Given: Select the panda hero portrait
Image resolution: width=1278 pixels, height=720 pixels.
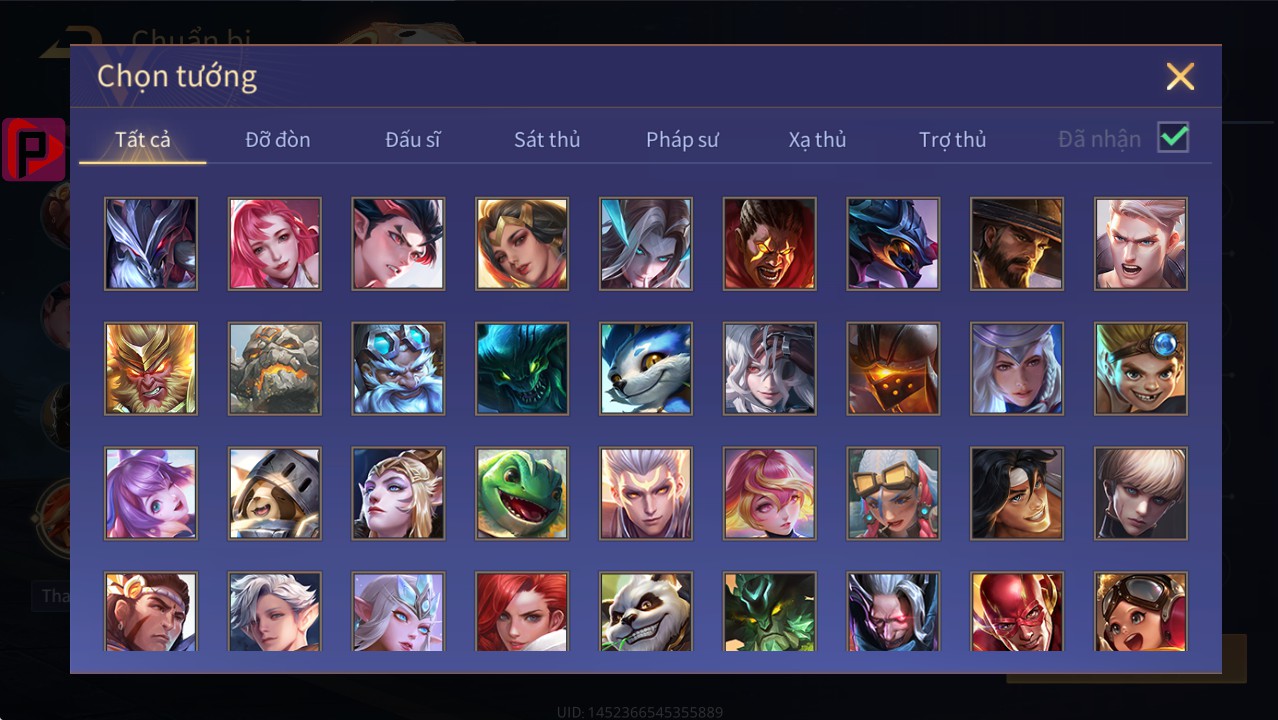Looking at the screenshot, I should coord(646,612).
